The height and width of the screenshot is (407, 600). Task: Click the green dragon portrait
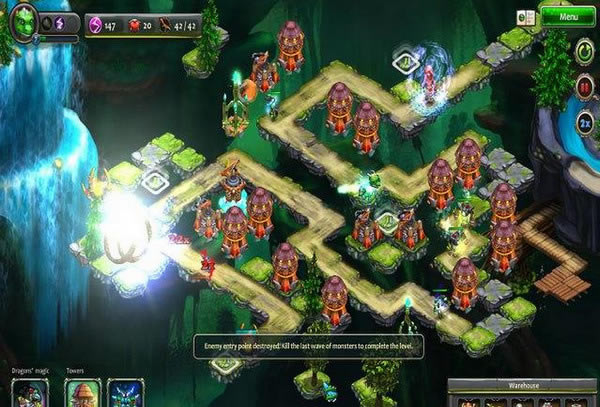(x=24, y=19)
